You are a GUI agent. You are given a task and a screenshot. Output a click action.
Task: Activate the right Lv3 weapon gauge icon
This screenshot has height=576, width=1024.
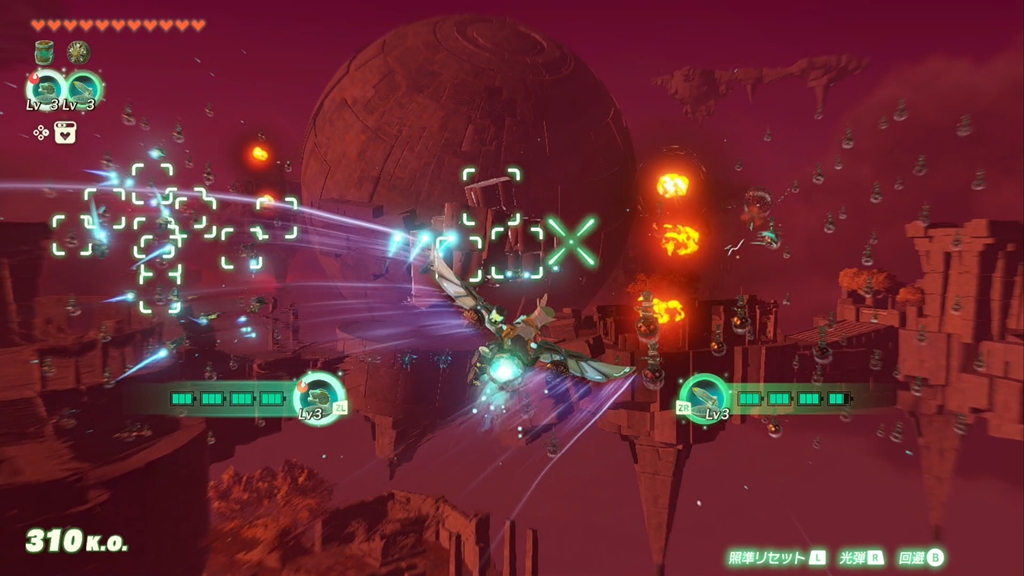[705, 397]
